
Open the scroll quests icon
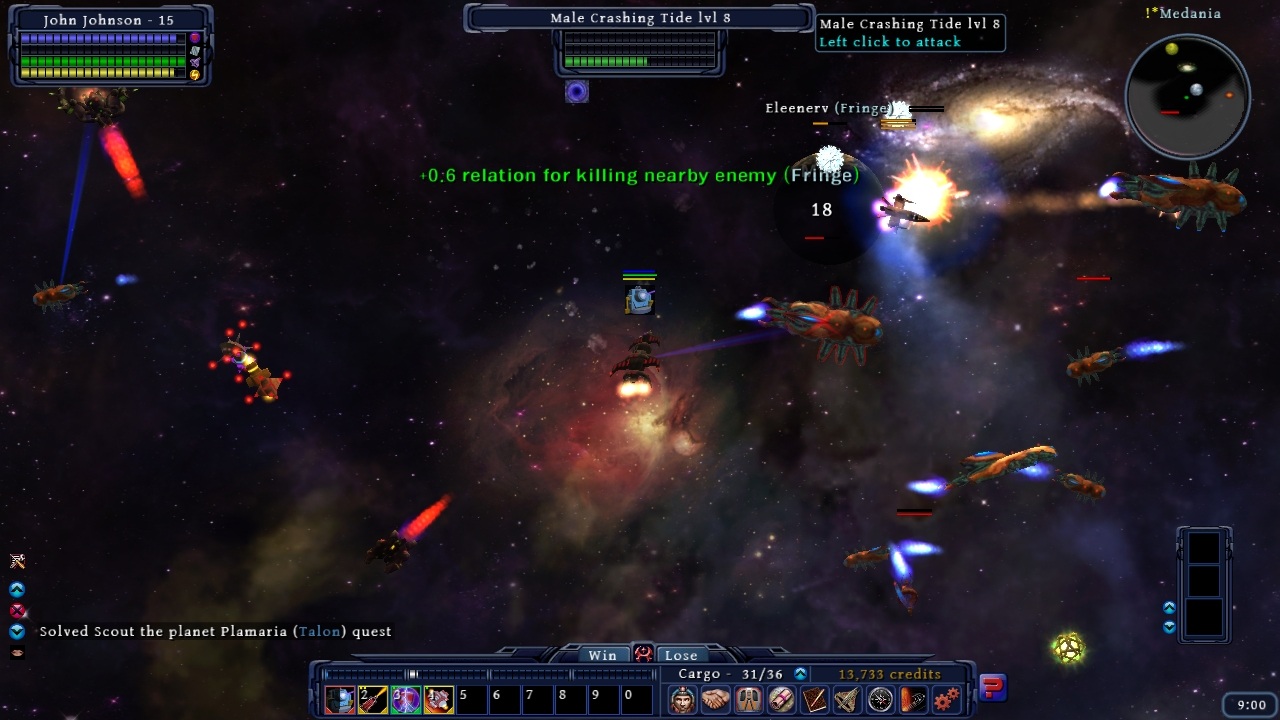(x=781, y=699)
